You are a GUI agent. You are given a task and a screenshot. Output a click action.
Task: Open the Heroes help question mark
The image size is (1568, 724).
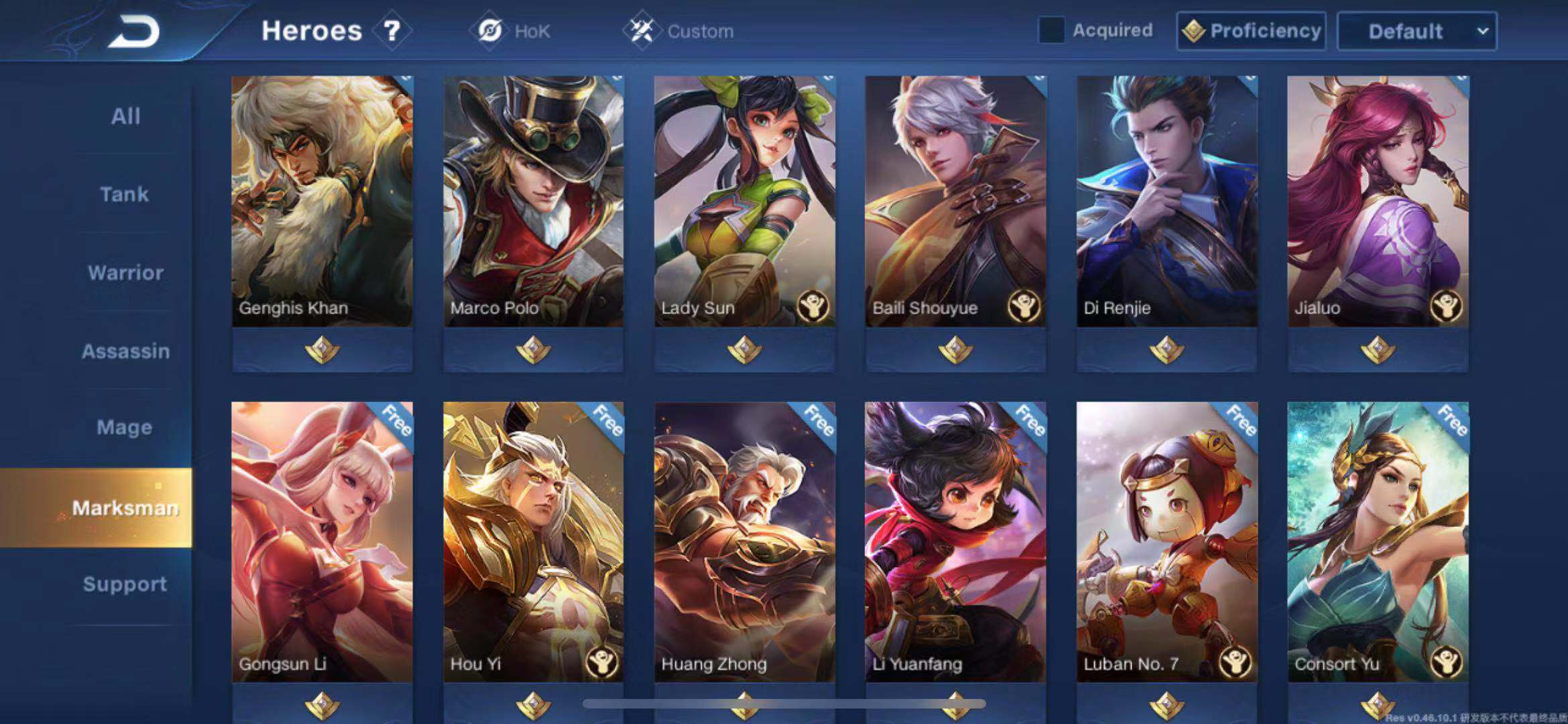pos(391,31)
